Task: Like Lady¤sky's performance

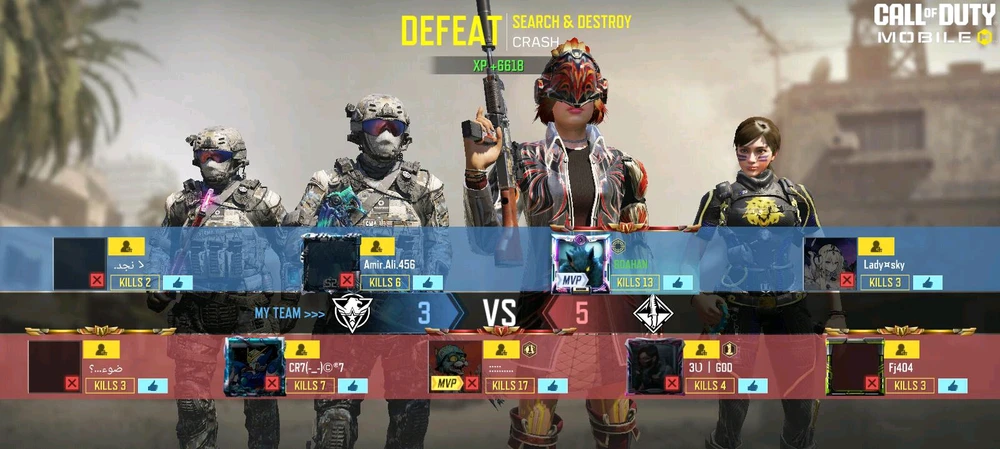Action: pyautogui.click(x=927, y=283)
